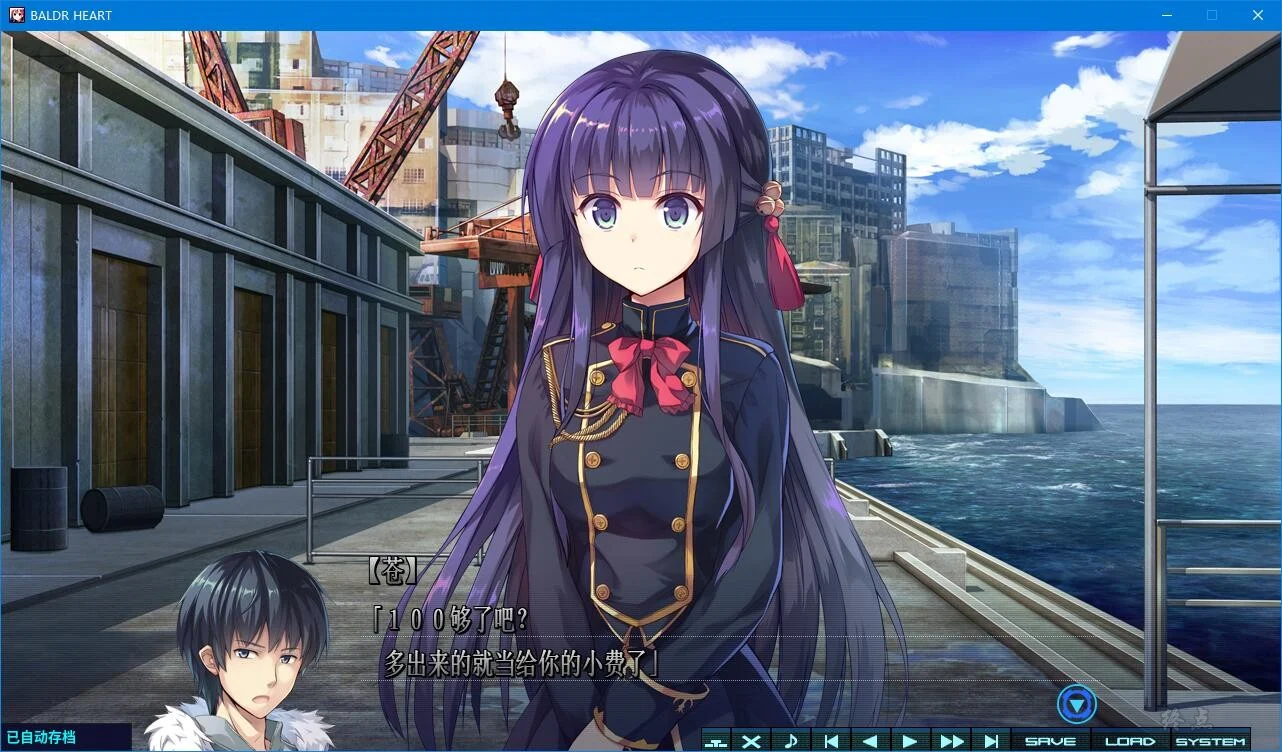This screenshot has width=1282, height=752.
Task: Click the X cross icon on the bottom toolbar
Action: coord(749,741)
